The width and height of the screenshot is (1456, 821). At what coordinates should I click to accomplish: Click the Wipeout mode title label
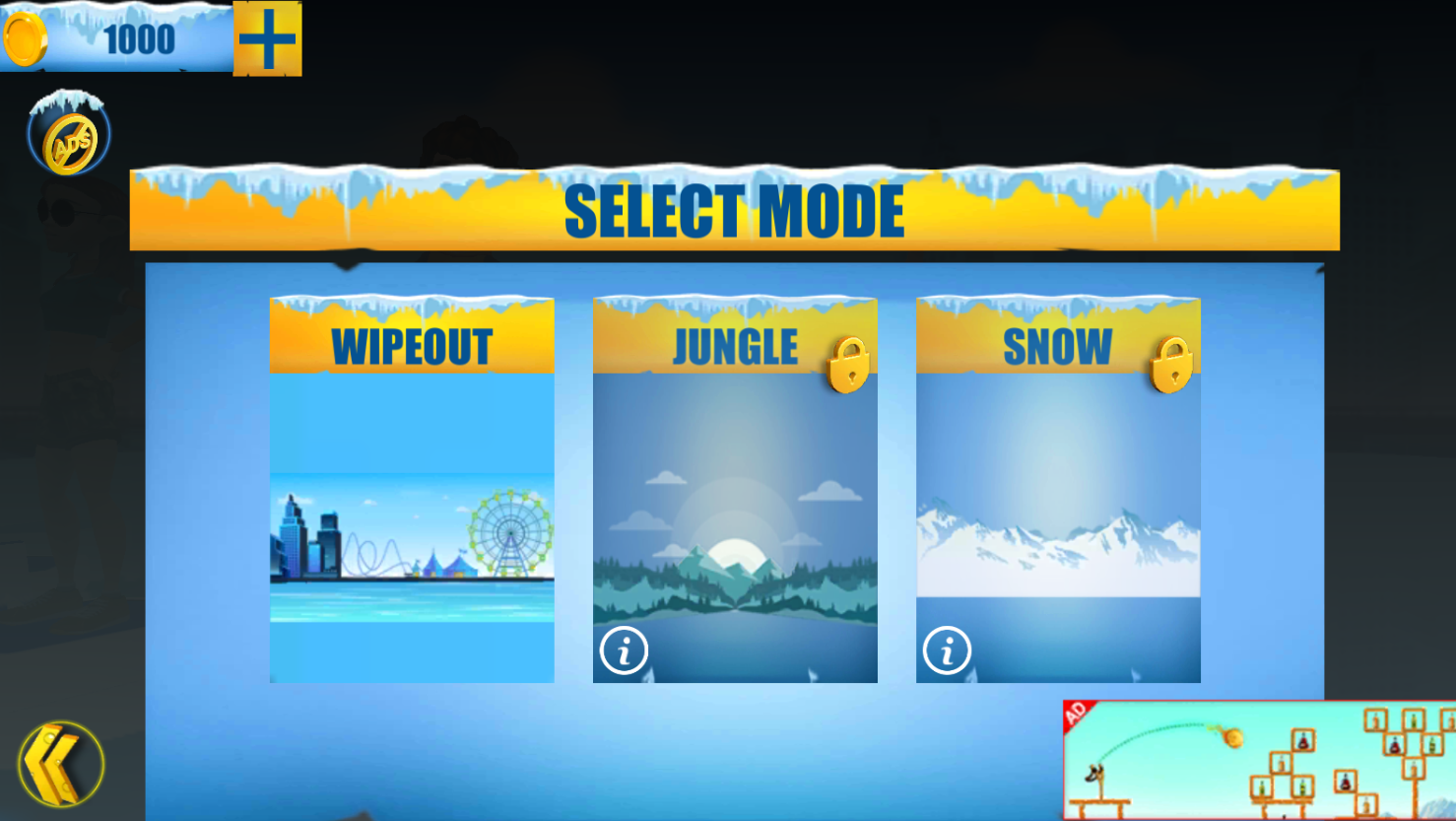[411, 346]
